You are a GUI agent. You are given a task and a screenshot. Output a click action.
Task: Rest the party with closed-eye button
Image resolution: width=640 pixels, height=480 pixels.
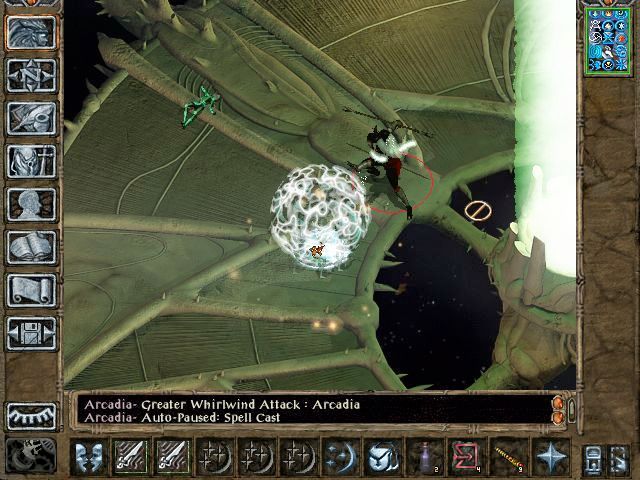(31, 415)
